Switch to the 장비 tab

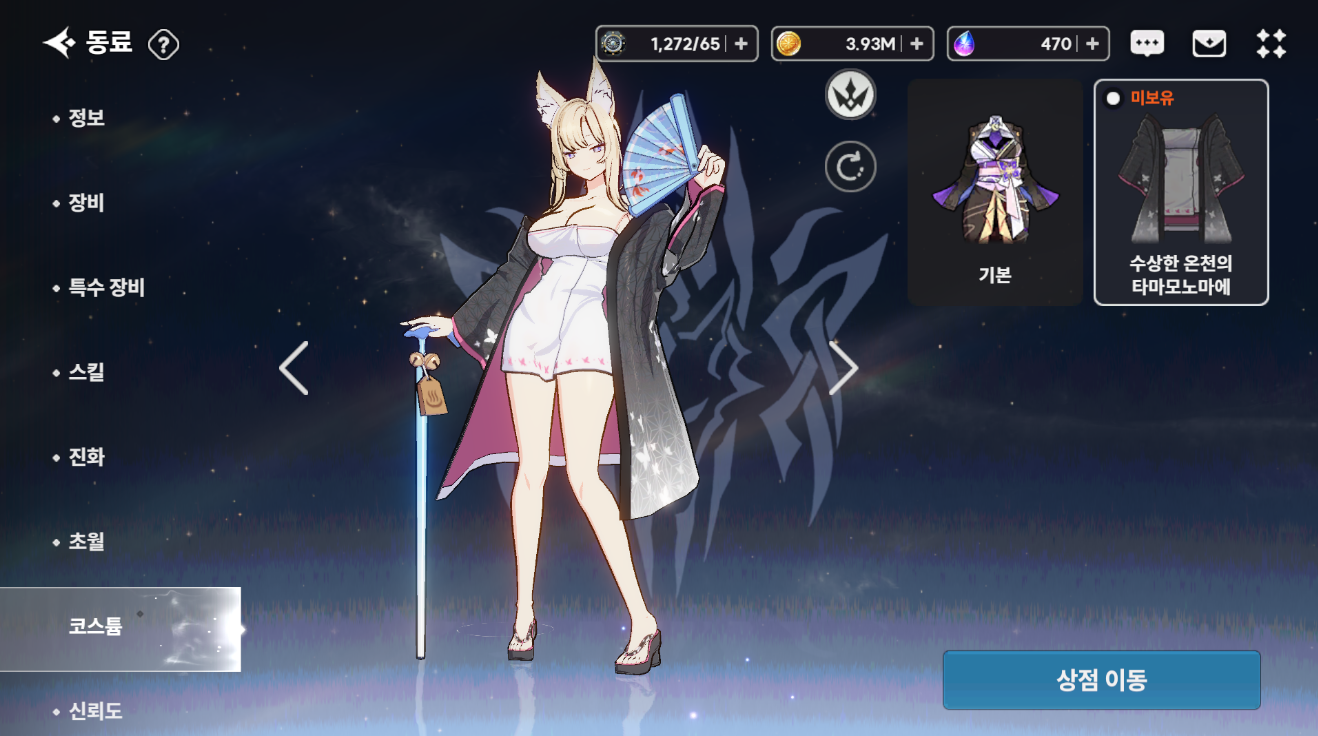click(x=86, y=203)
